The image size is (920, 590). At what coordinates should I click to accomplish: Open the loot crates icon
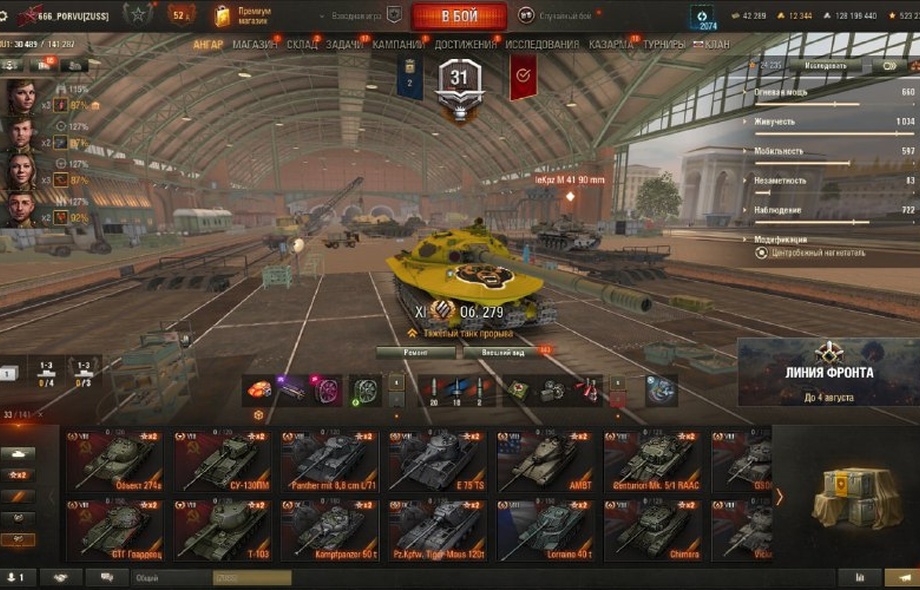point(849,498)
